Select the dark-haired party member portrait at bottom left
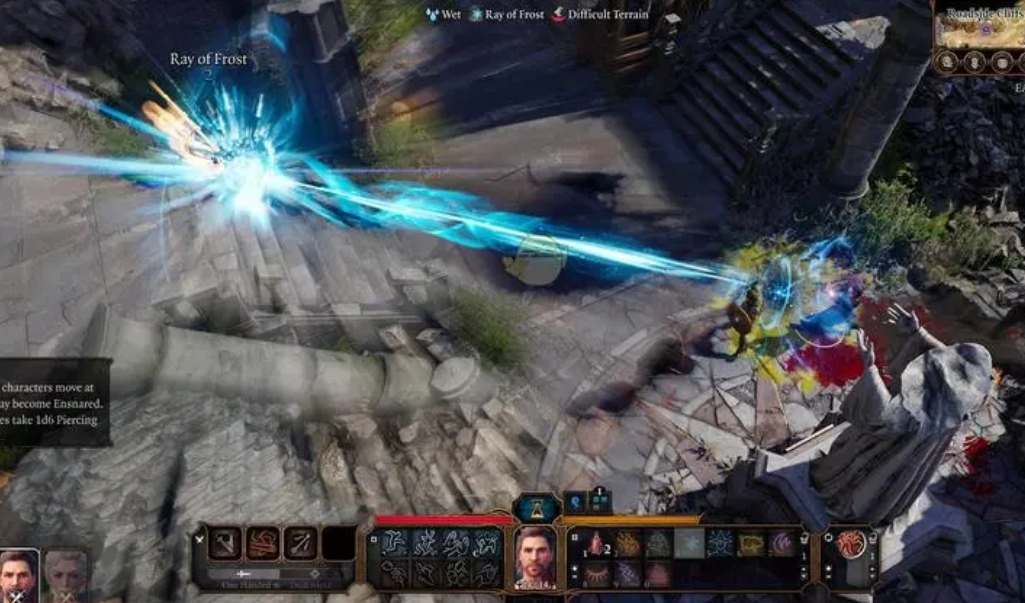 coord(18,576)
